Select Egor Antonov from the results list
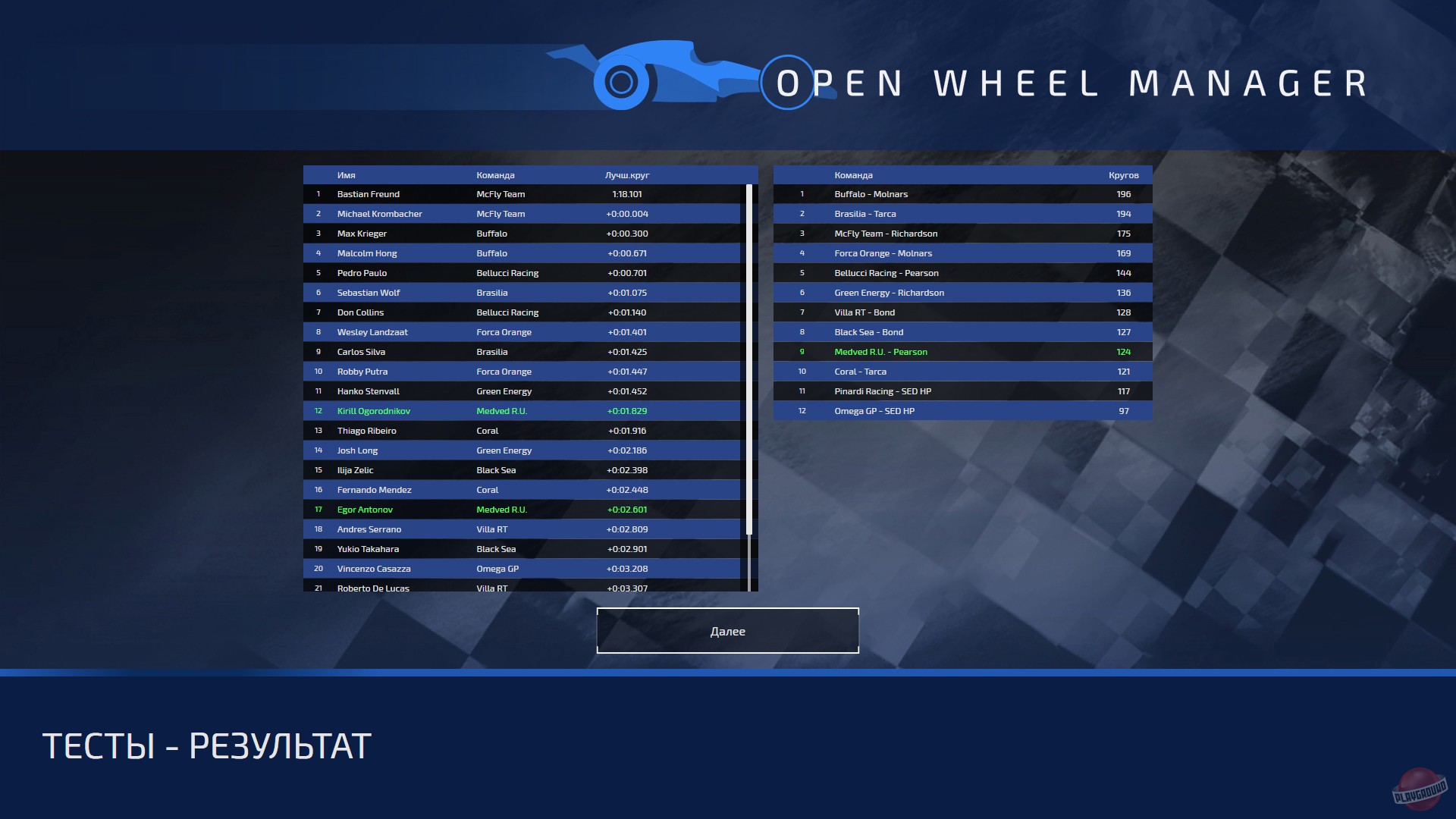 (366, 509)
